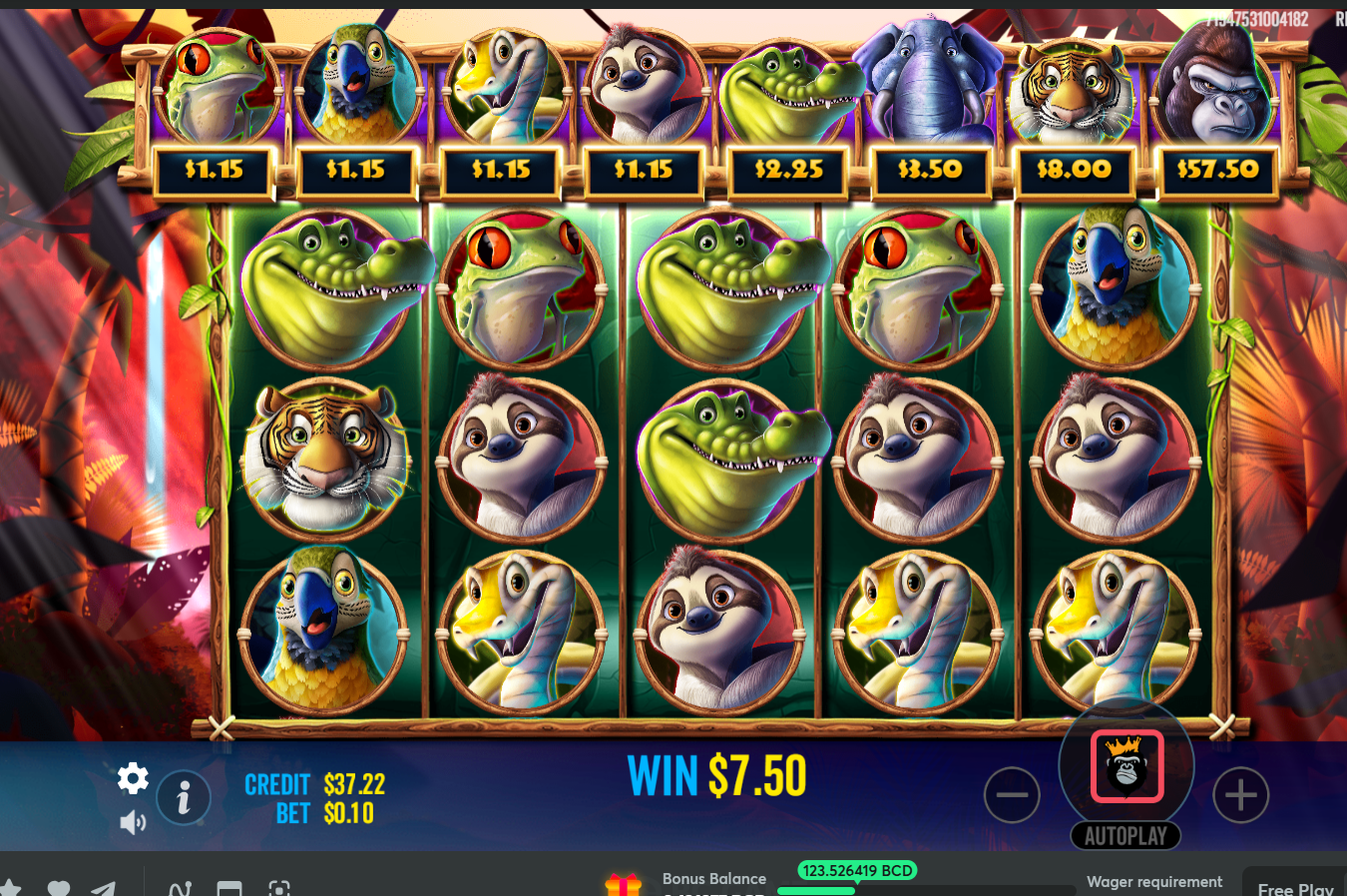
Task: Open the gear settings menu
Action: pos(133,778)
